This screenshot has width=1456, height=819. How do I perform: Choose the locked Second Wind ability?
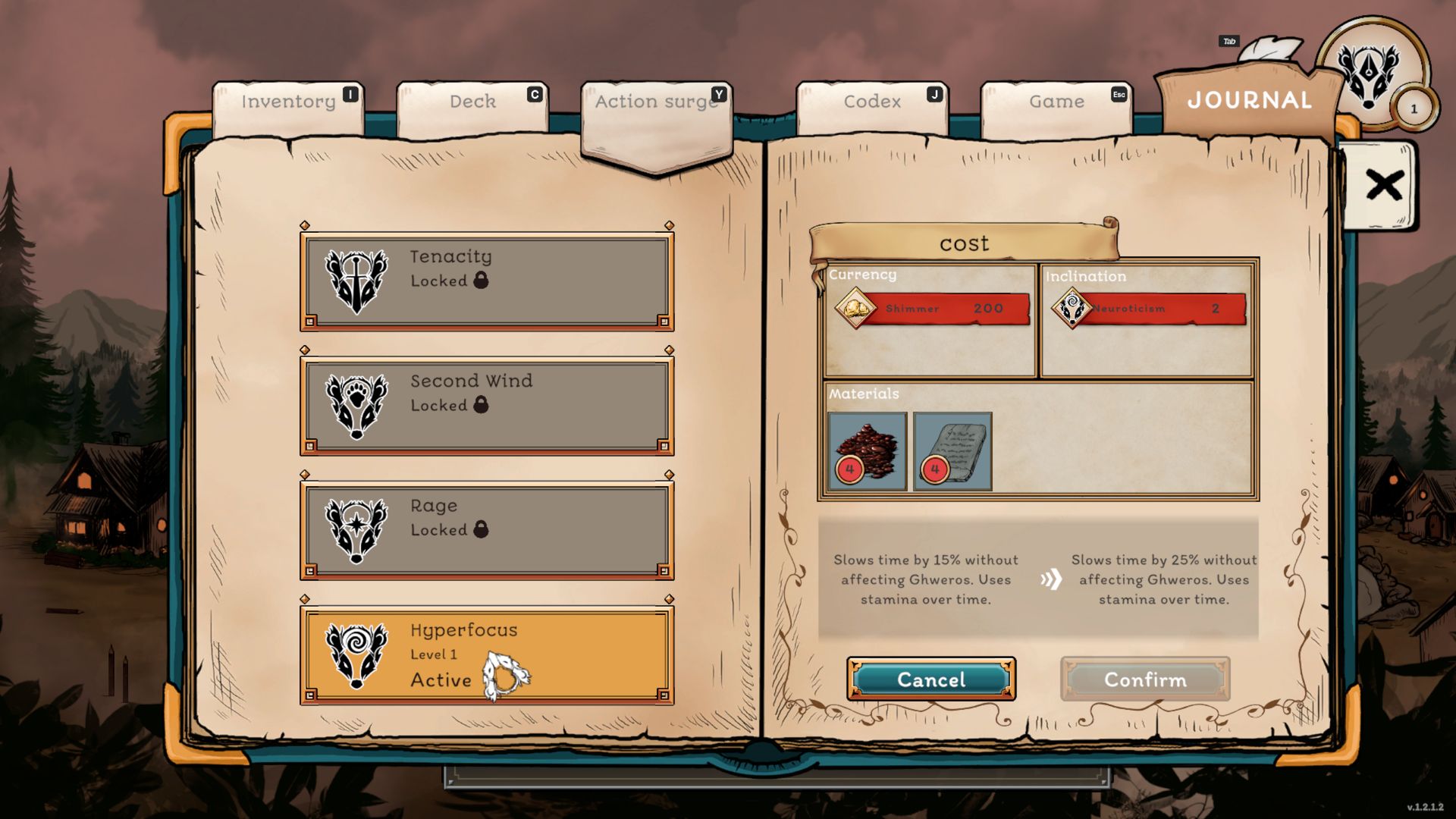(487, 405)
